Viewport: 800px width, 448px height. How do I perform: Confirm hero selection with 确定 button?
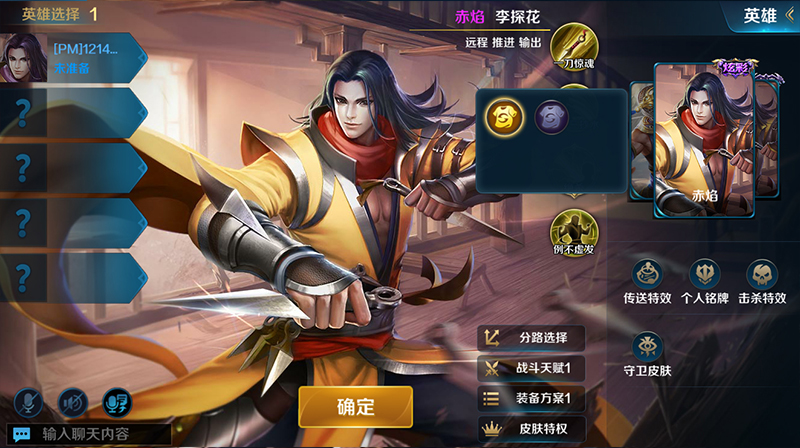click(355, 406)
